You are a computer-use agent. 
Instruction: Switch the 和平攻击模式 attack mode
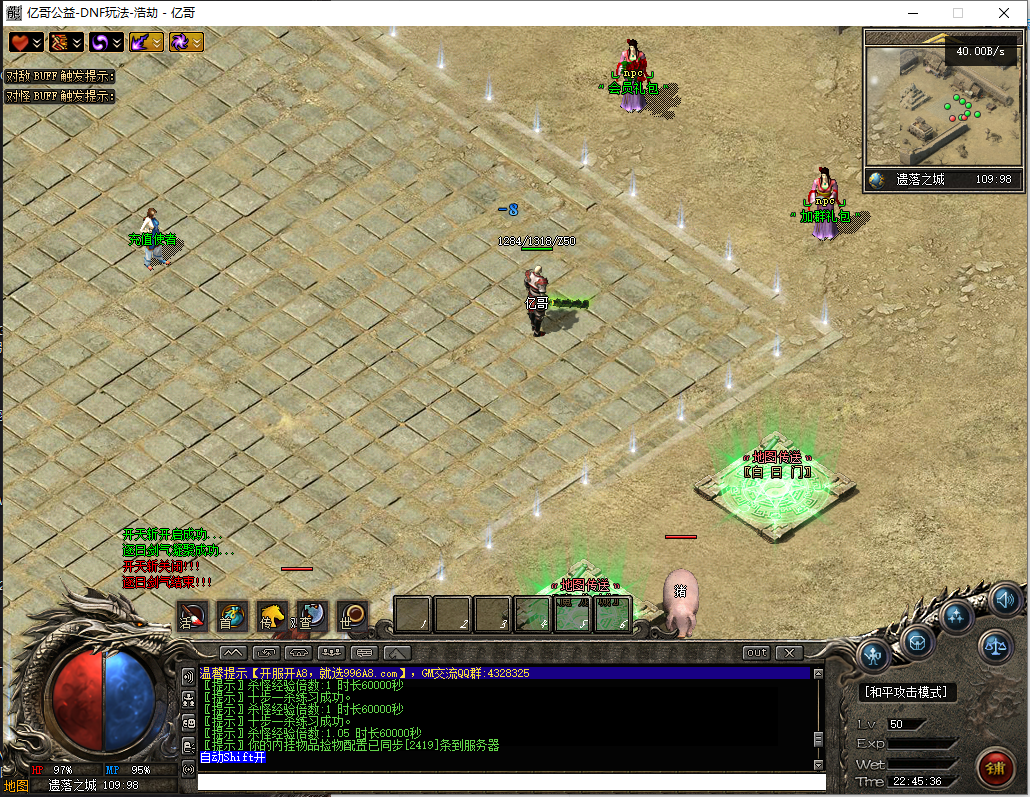[909, 692]
